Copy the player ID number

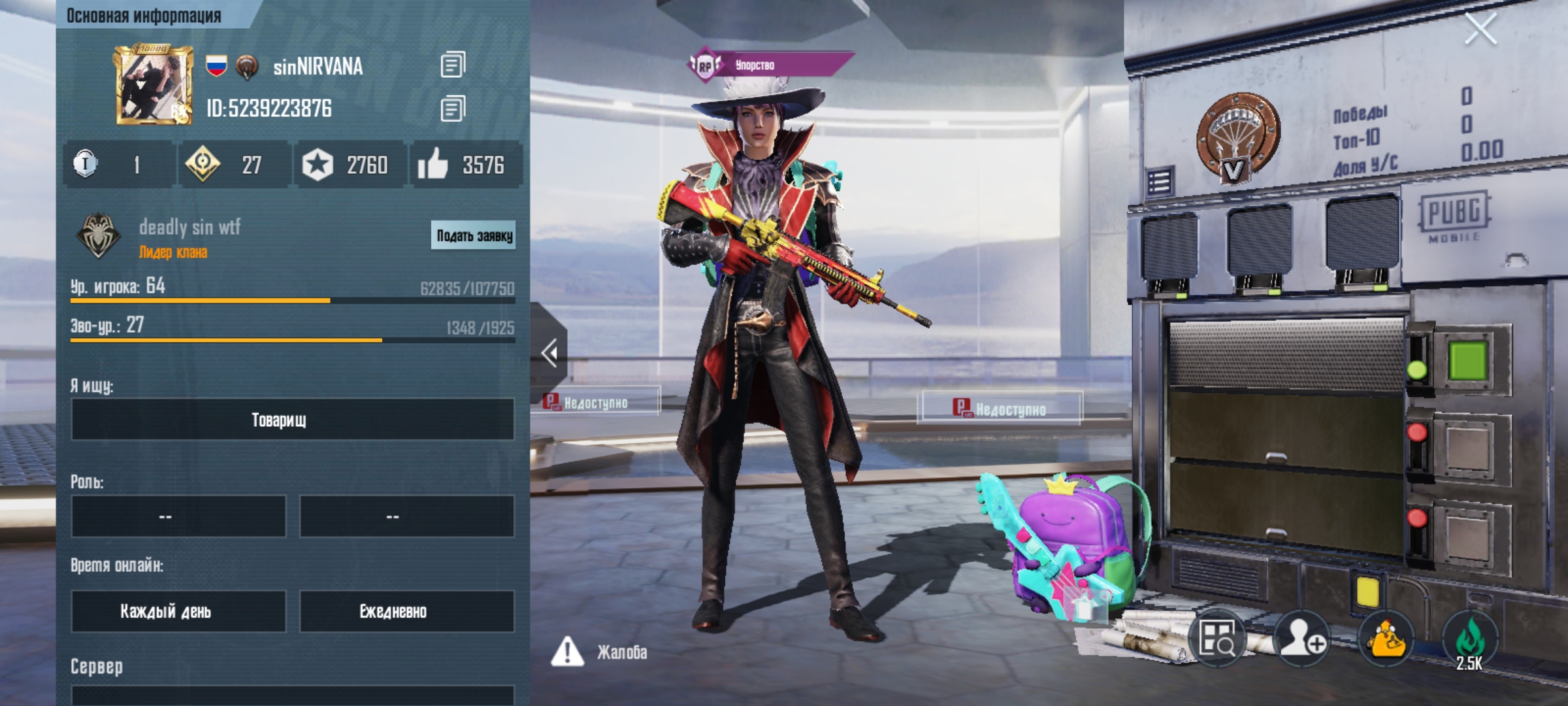pos(453,109)
